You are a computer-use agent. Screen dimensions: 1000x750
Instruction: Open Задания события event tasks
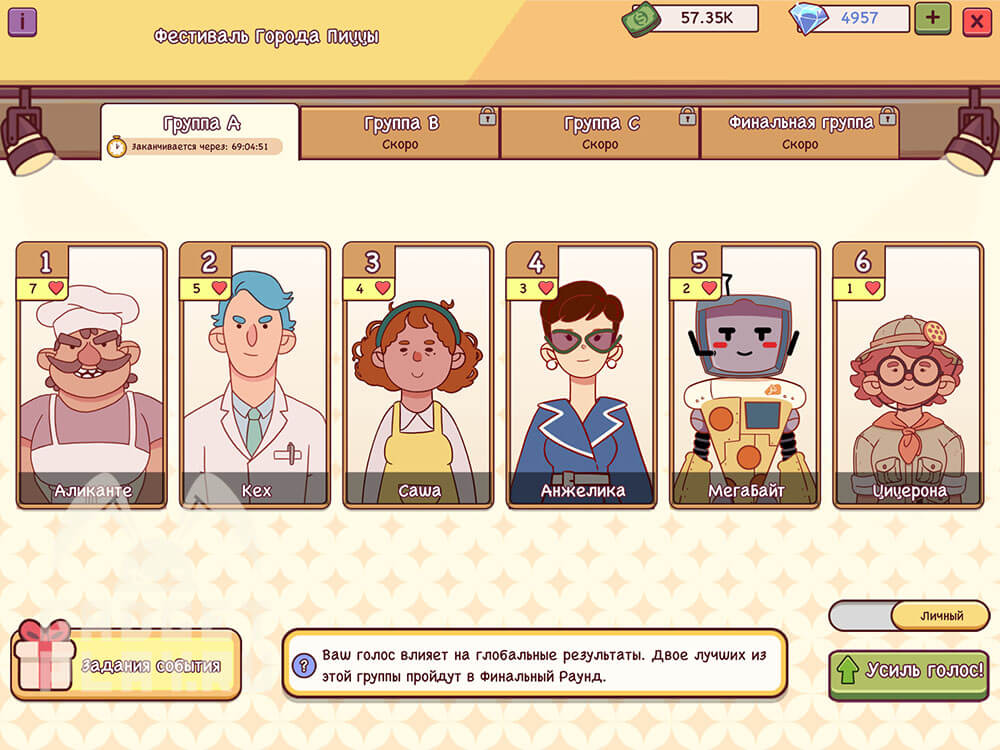point(127,665)
